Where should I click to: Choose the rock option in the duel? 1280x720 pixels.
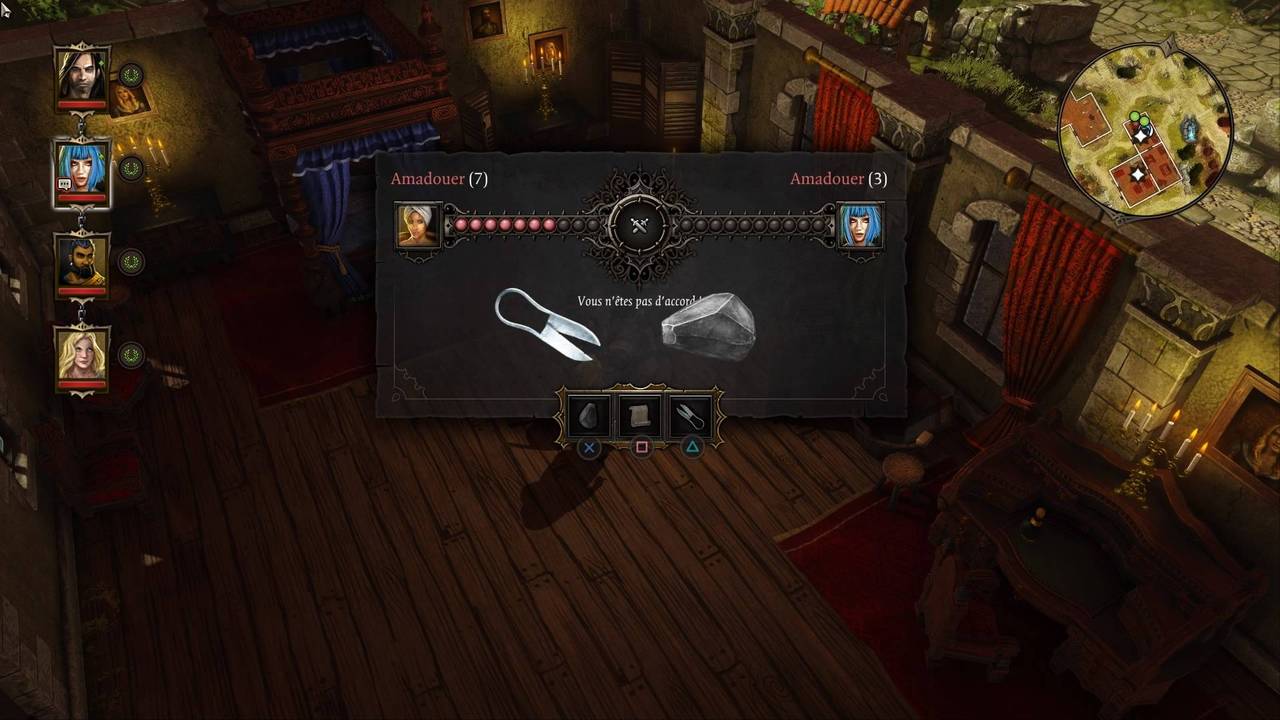tap(590, 415)
